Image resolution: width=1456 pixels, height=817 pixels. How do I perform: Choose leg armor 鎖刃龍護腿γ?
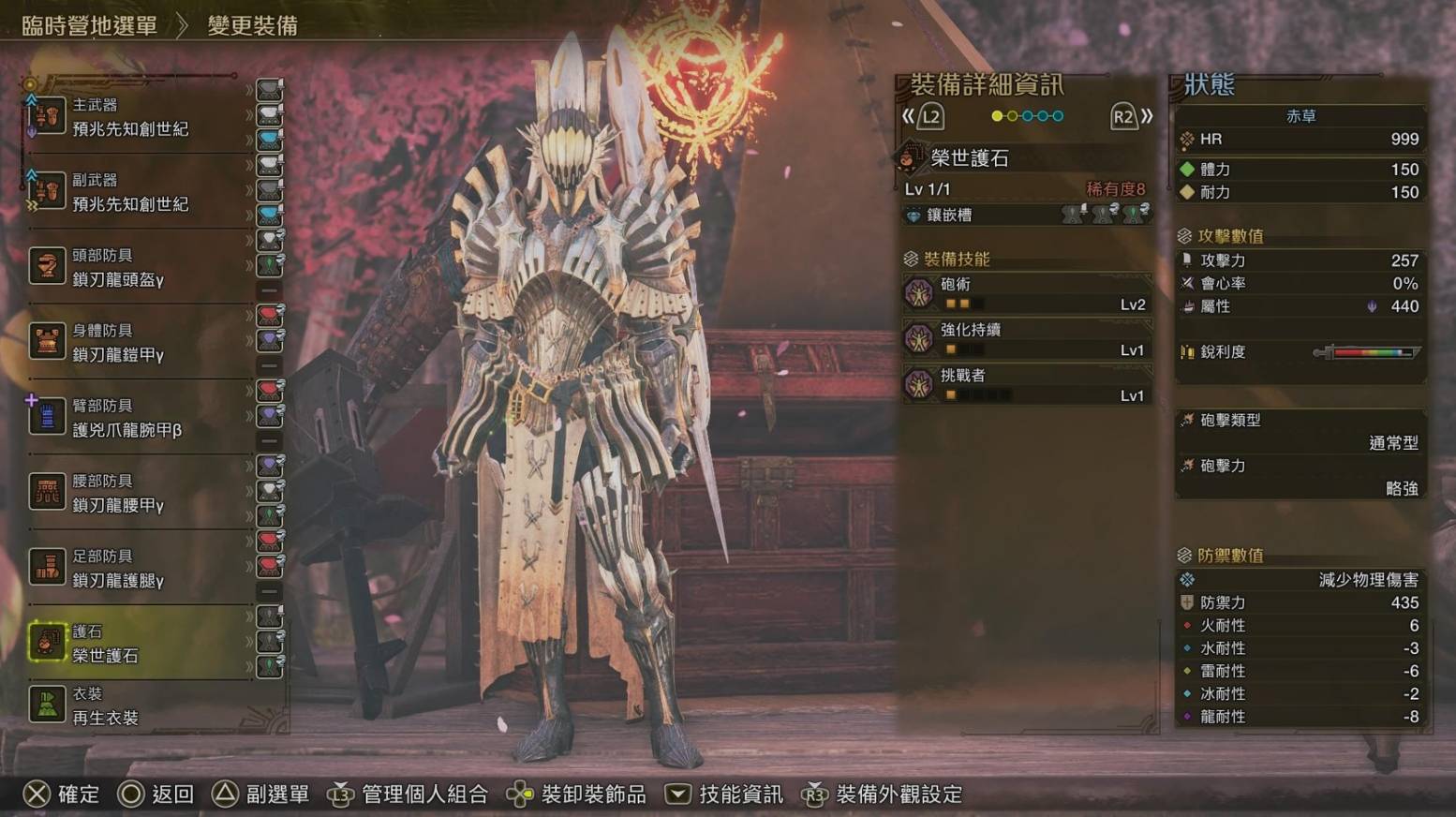click(x=131, y=569)
